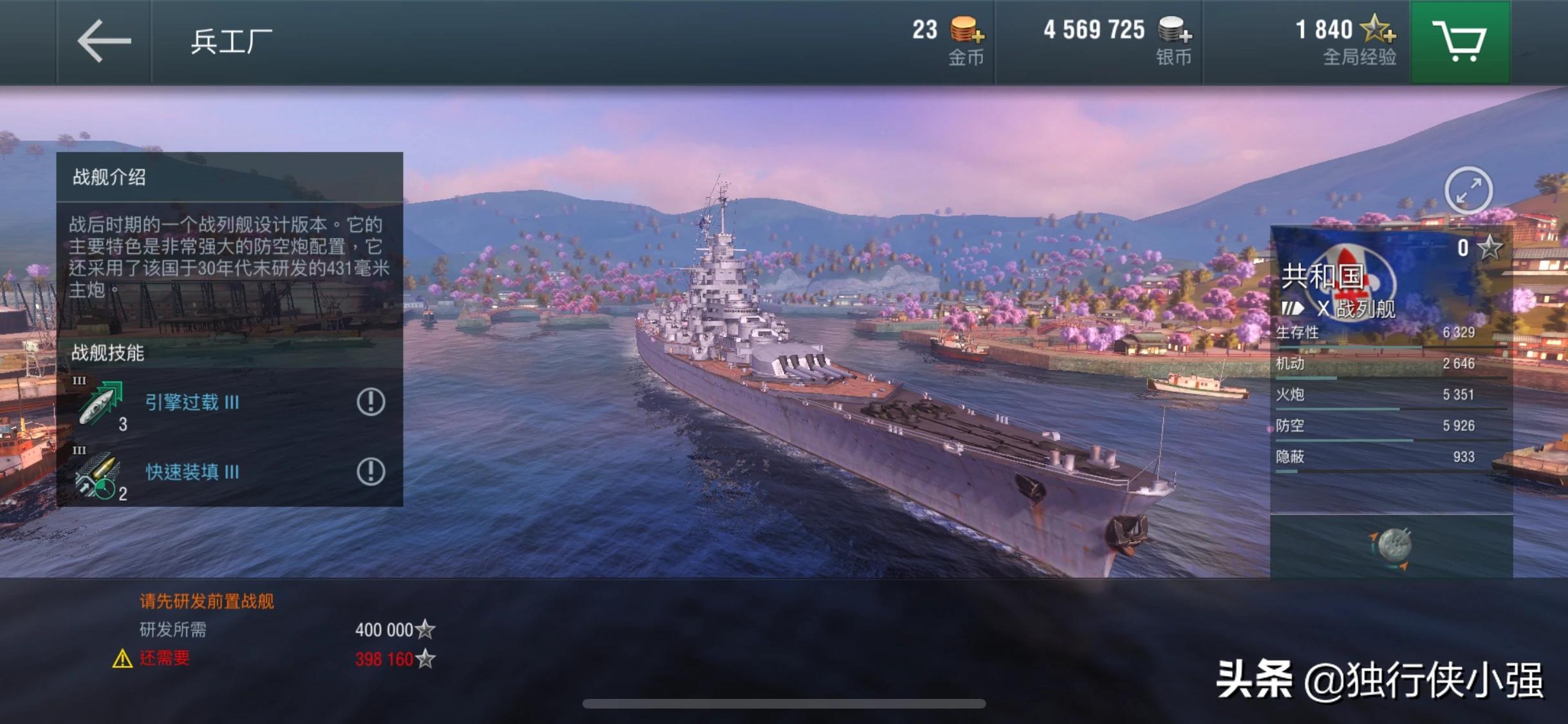Select the 引擎过载 engine overload skill icon
This screenshot has height=724, width=1568.
pos(100,403)
